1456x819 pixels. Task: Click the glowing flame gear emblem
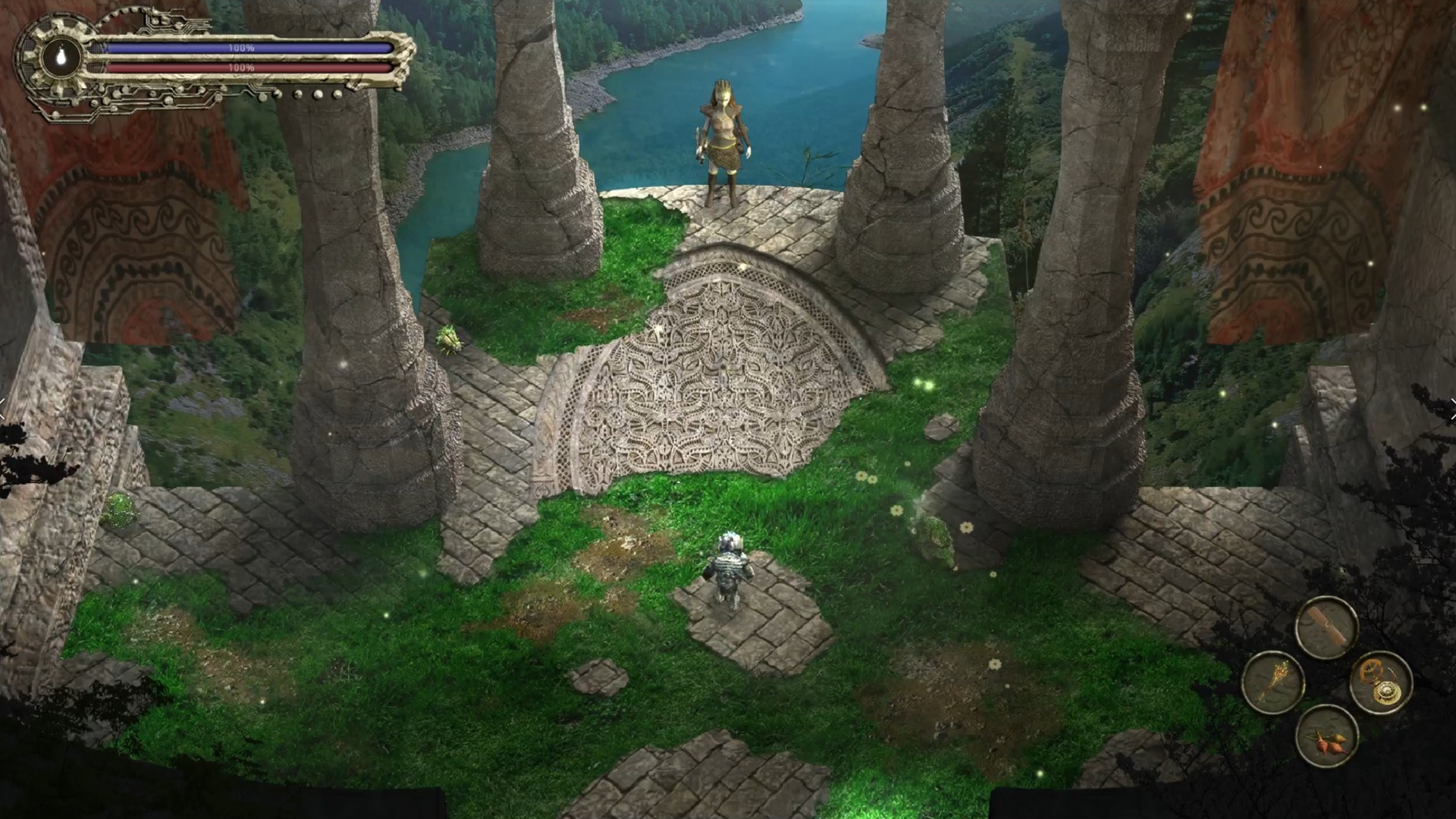tap(60, 58)
